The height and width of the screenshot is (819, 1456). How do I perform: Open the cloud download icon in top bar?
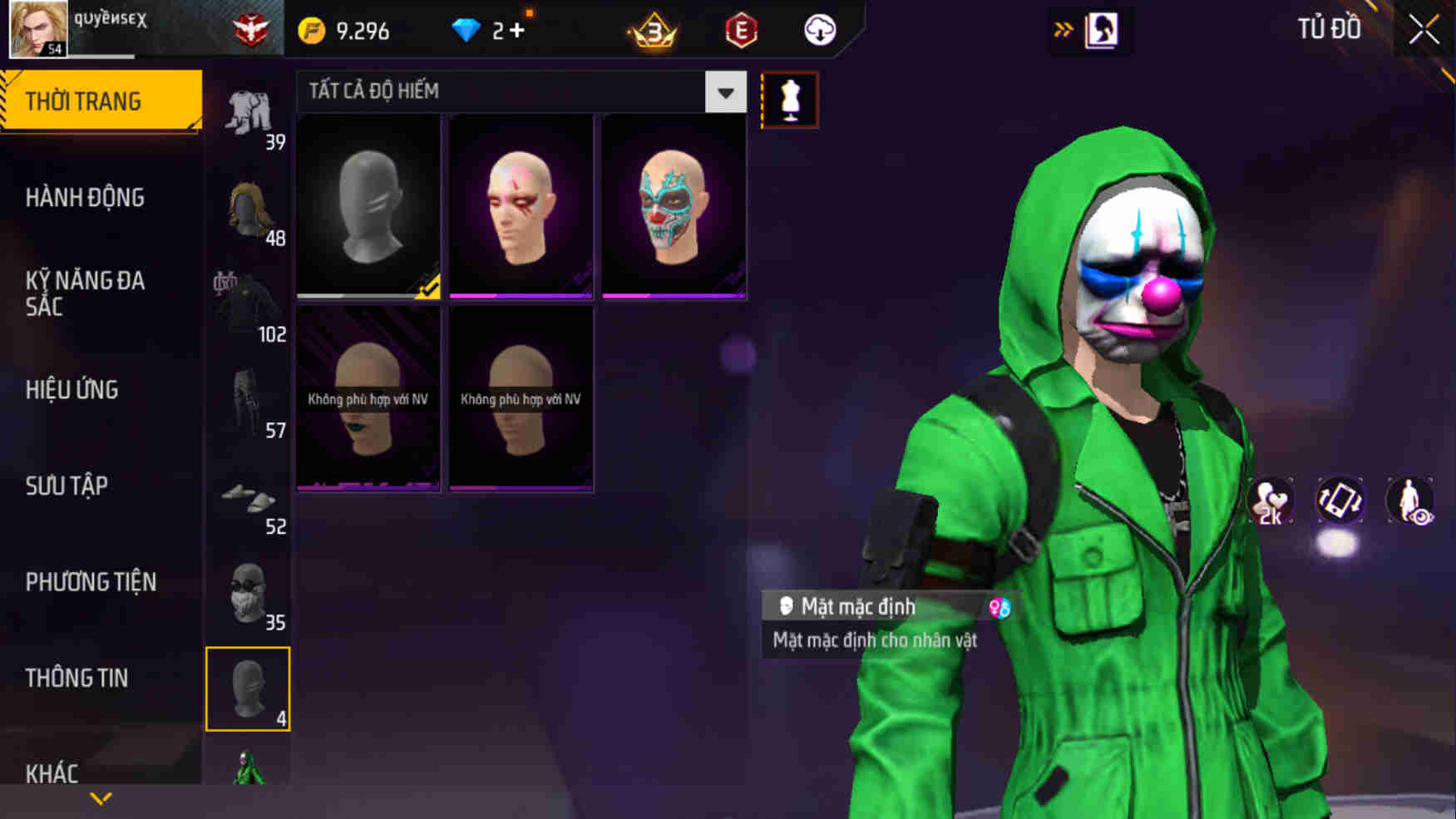tap(818, 30)
